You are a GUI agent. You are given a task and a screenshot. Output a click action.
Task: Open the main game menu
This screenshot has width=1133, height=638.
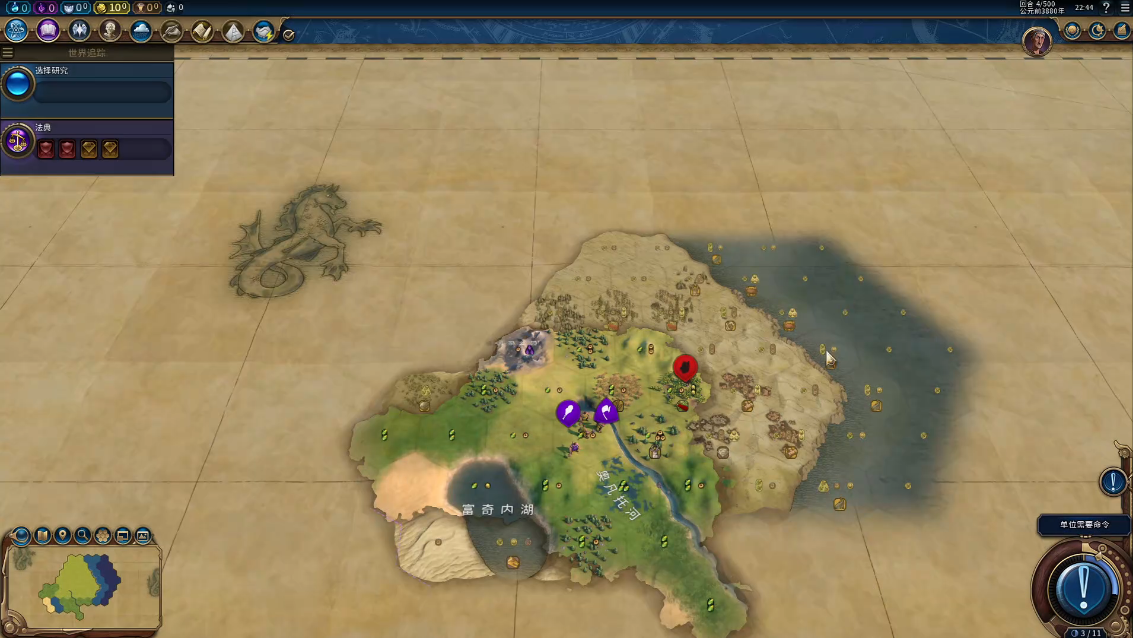(x=1124, y=8)
